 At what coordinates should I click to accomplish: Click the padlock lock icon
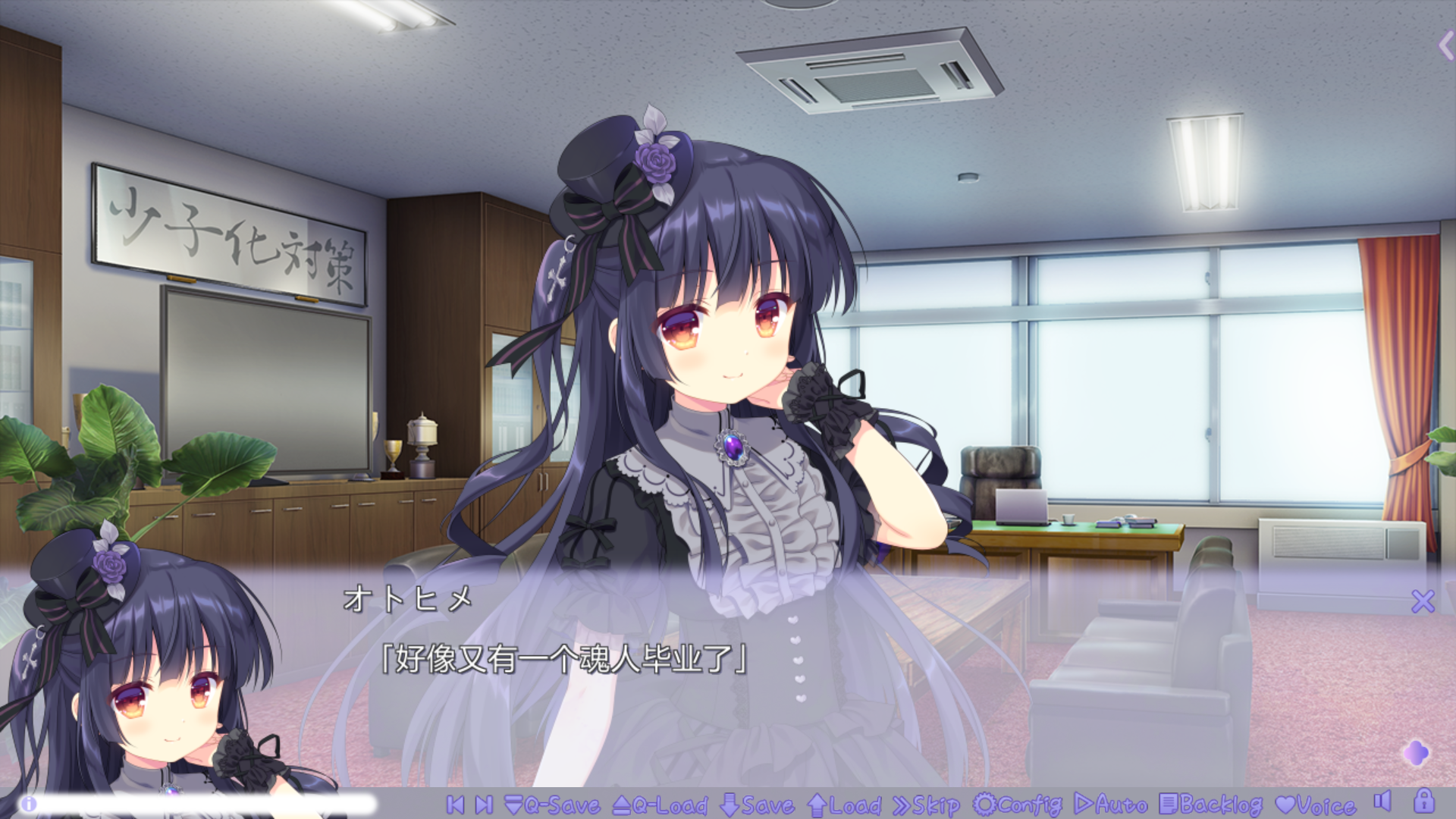coord(1423,802)
